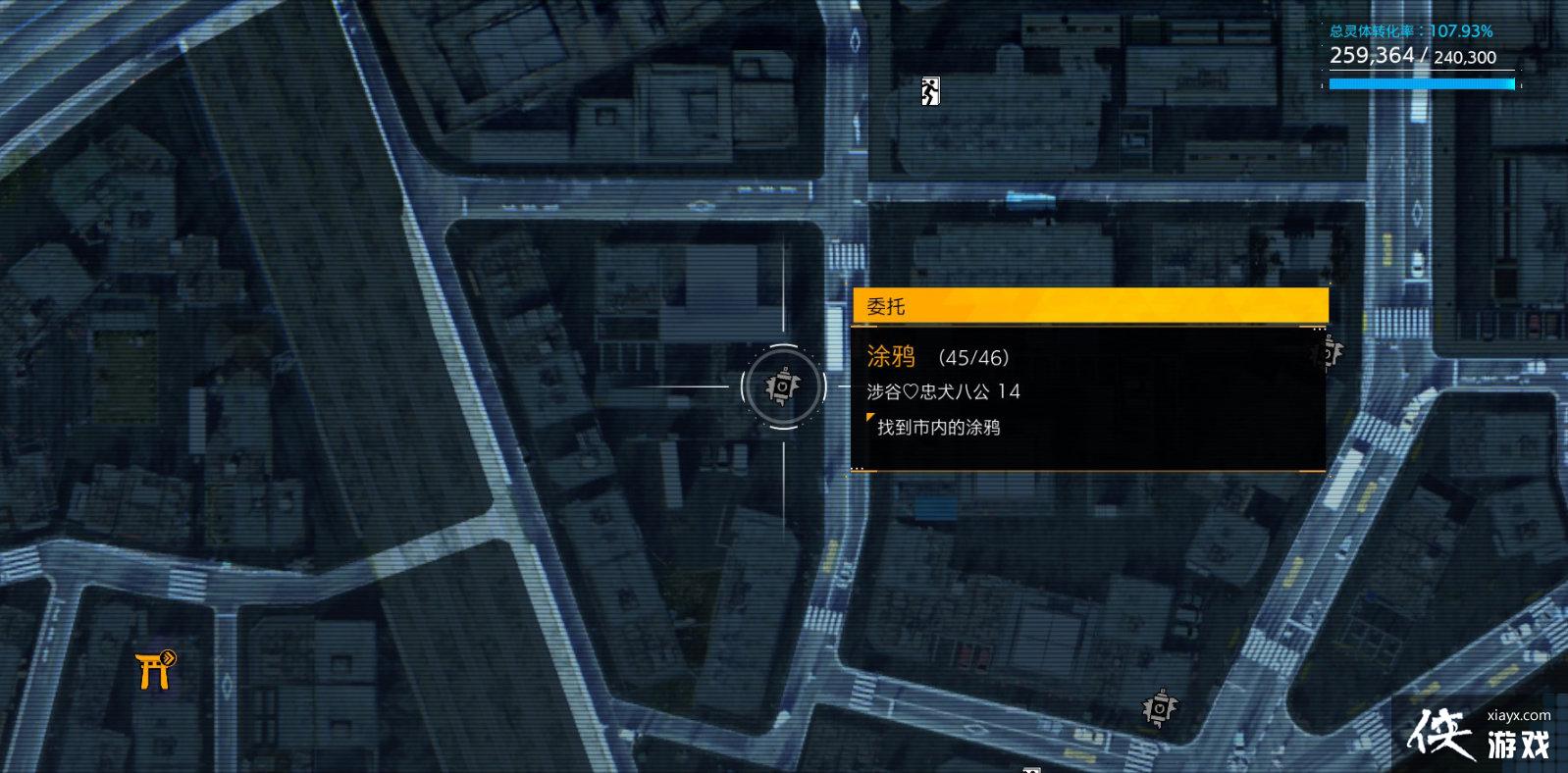The height and width of the screenshot is (773, 1568).
Task: Select the running-man exit door marker
Action: (x=930, y=91)
